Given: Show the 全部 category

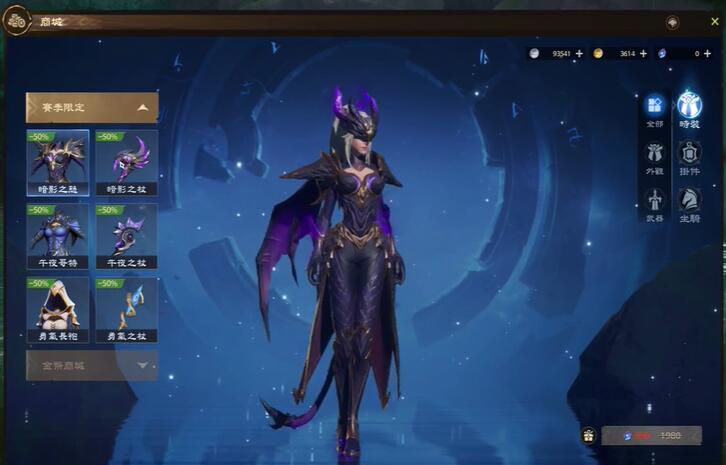Looking at the screenshot, I should (655, 109).
